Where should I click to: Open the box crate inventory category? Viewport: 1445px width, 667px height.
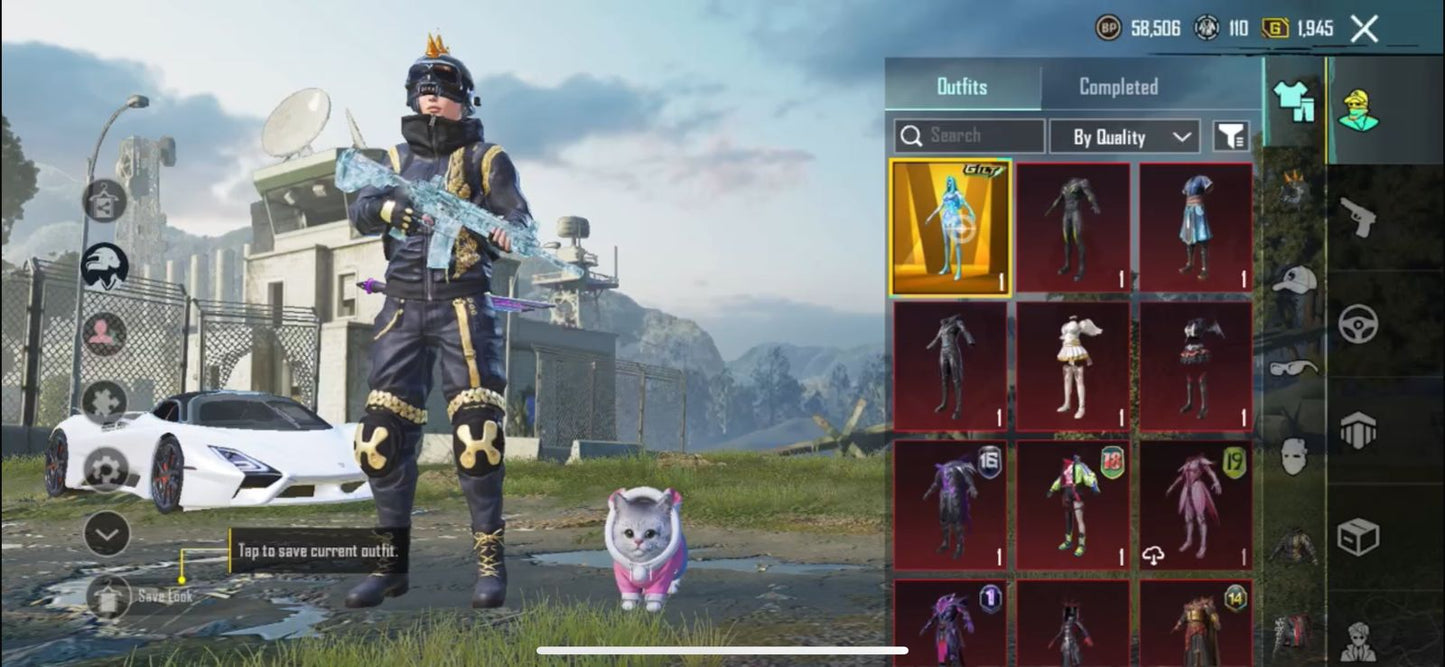[1358, 537]
